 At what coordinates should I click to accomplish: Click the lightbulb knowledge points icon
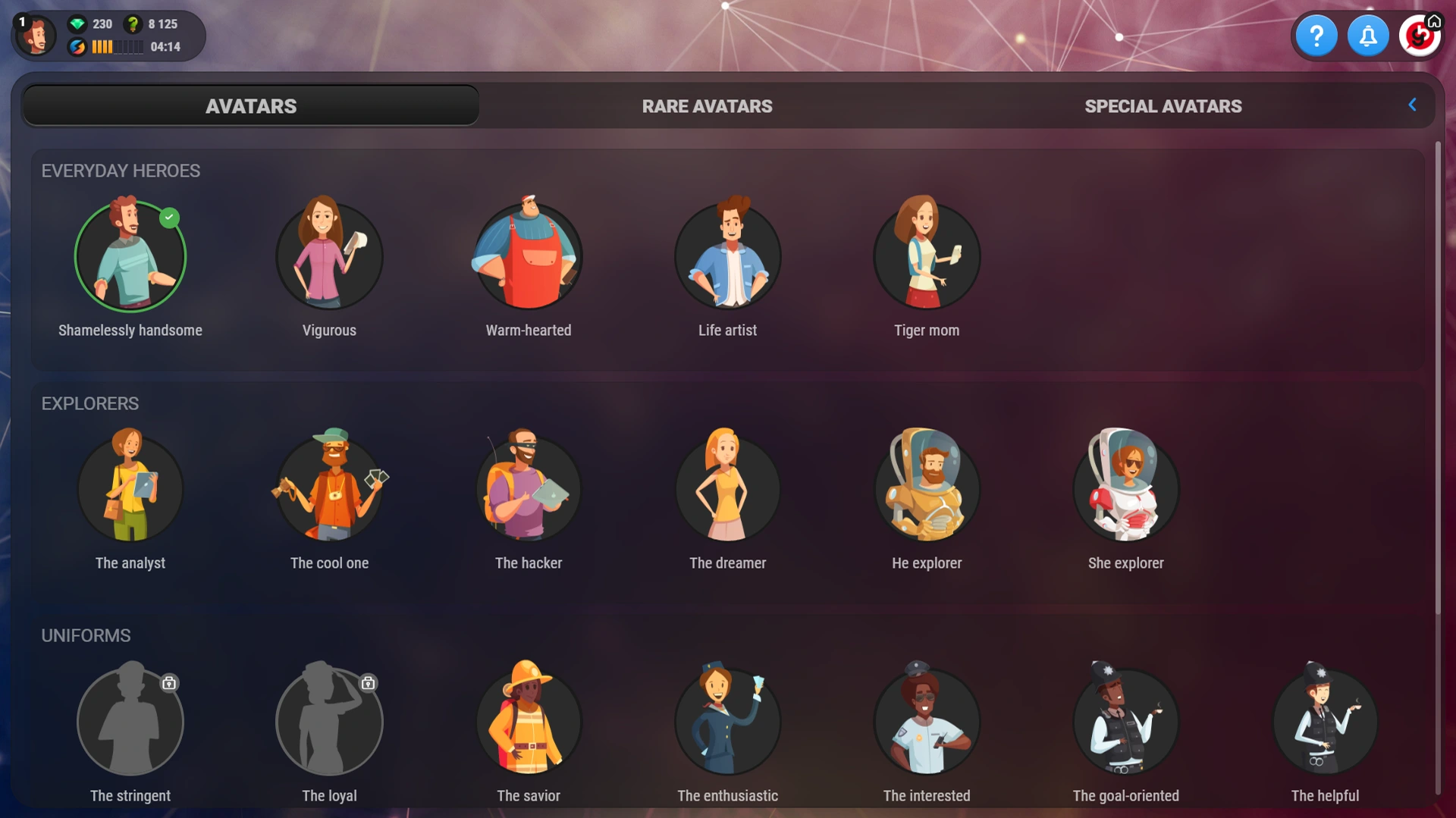pyautogui.click(x=132, y=24)
